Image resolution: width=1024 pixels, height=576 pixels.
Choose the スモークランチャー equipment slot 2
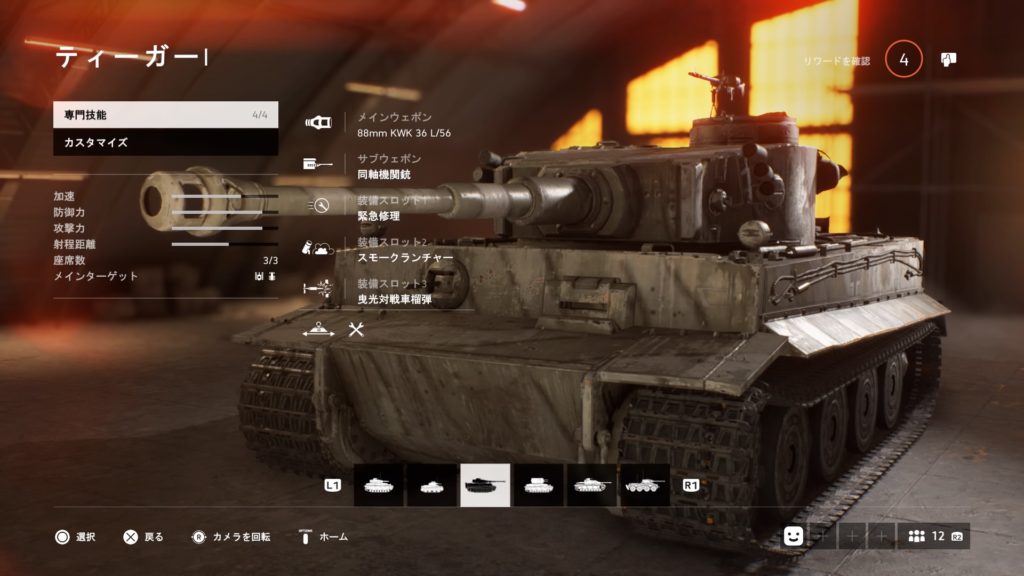(x=405, y=250)
